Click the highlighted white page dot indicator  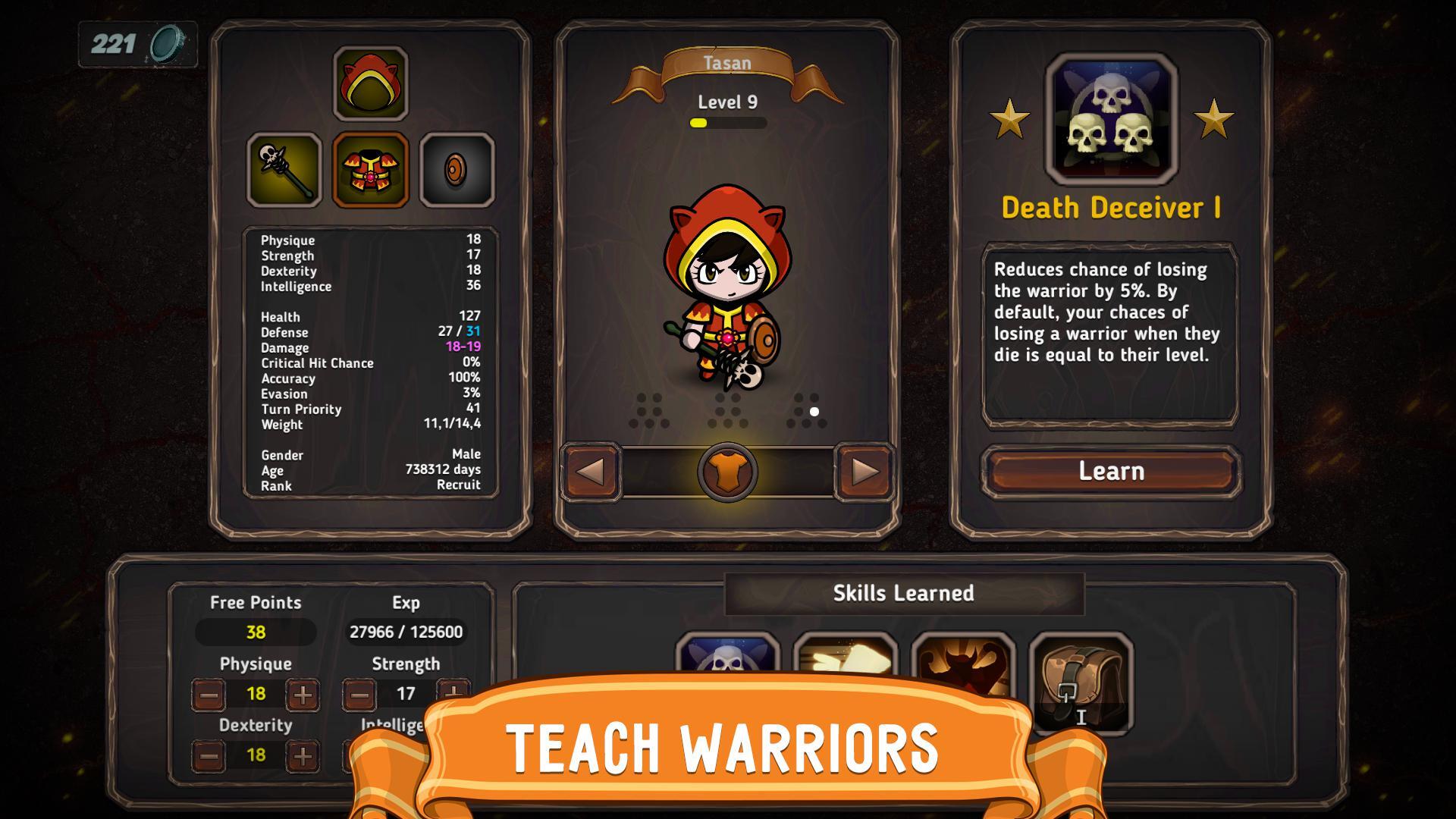pos(815,412)
